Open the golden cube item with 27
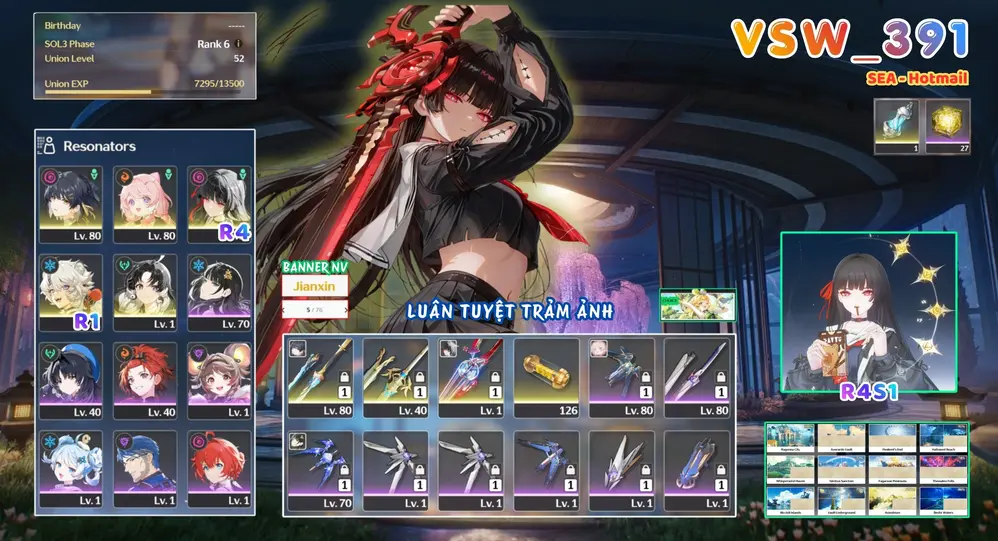Viewport: 998px width, 541px height. tap(948, 128)
